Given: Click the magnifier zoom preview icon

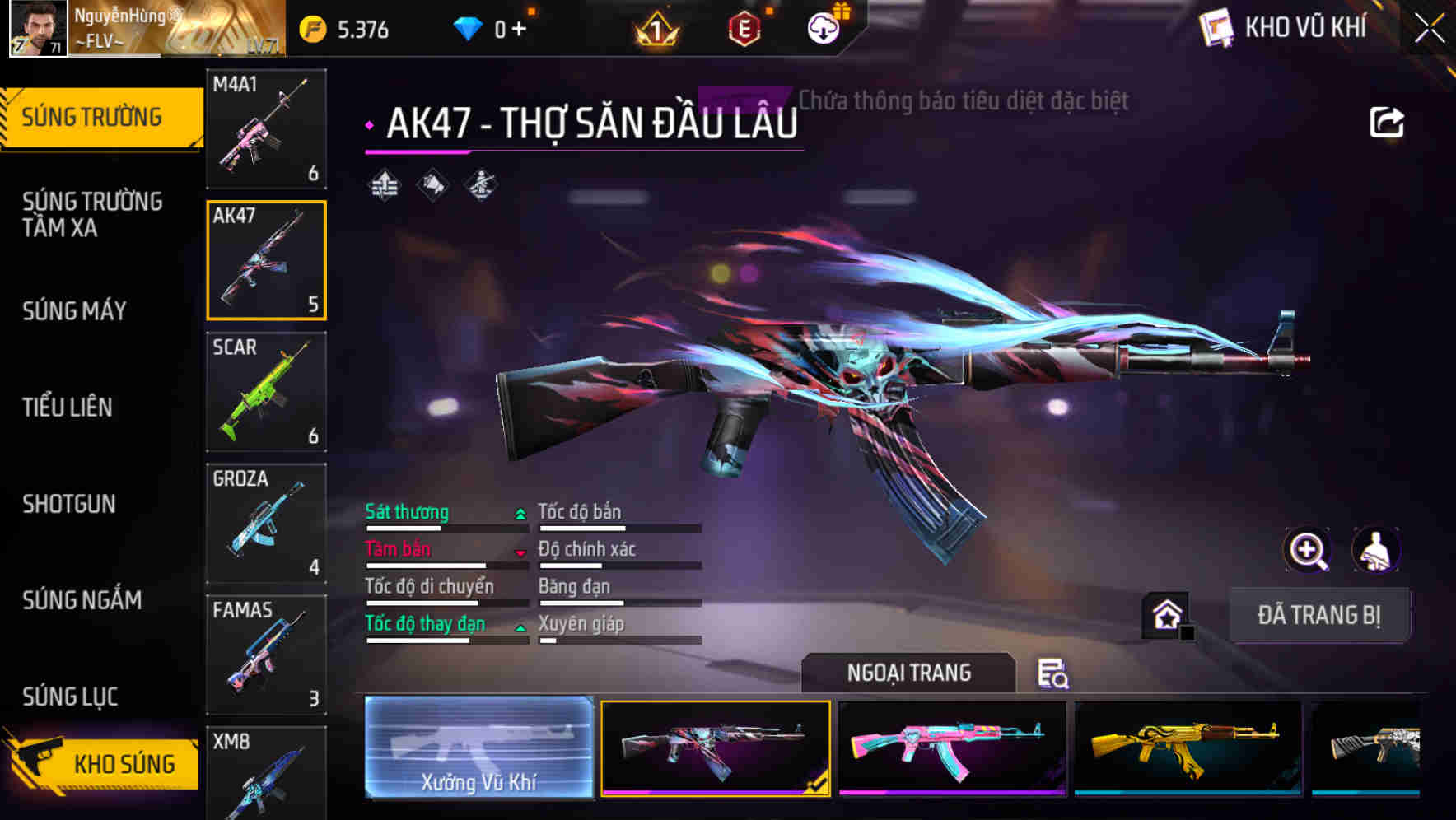Looking at the screenshot, I should 1308,550.
